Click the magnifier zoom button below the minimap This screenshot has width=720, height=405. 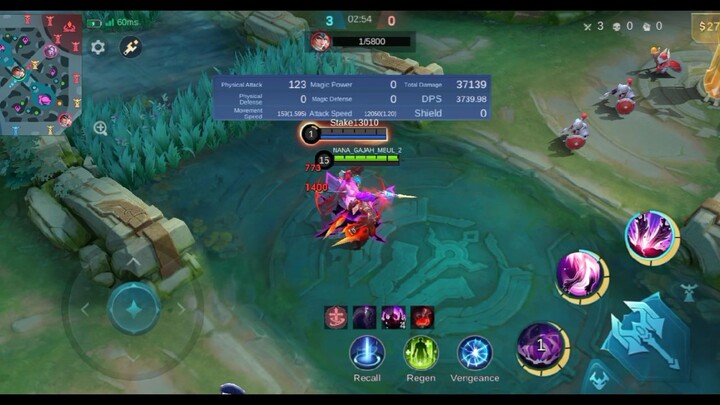click(x=100, y=128)
